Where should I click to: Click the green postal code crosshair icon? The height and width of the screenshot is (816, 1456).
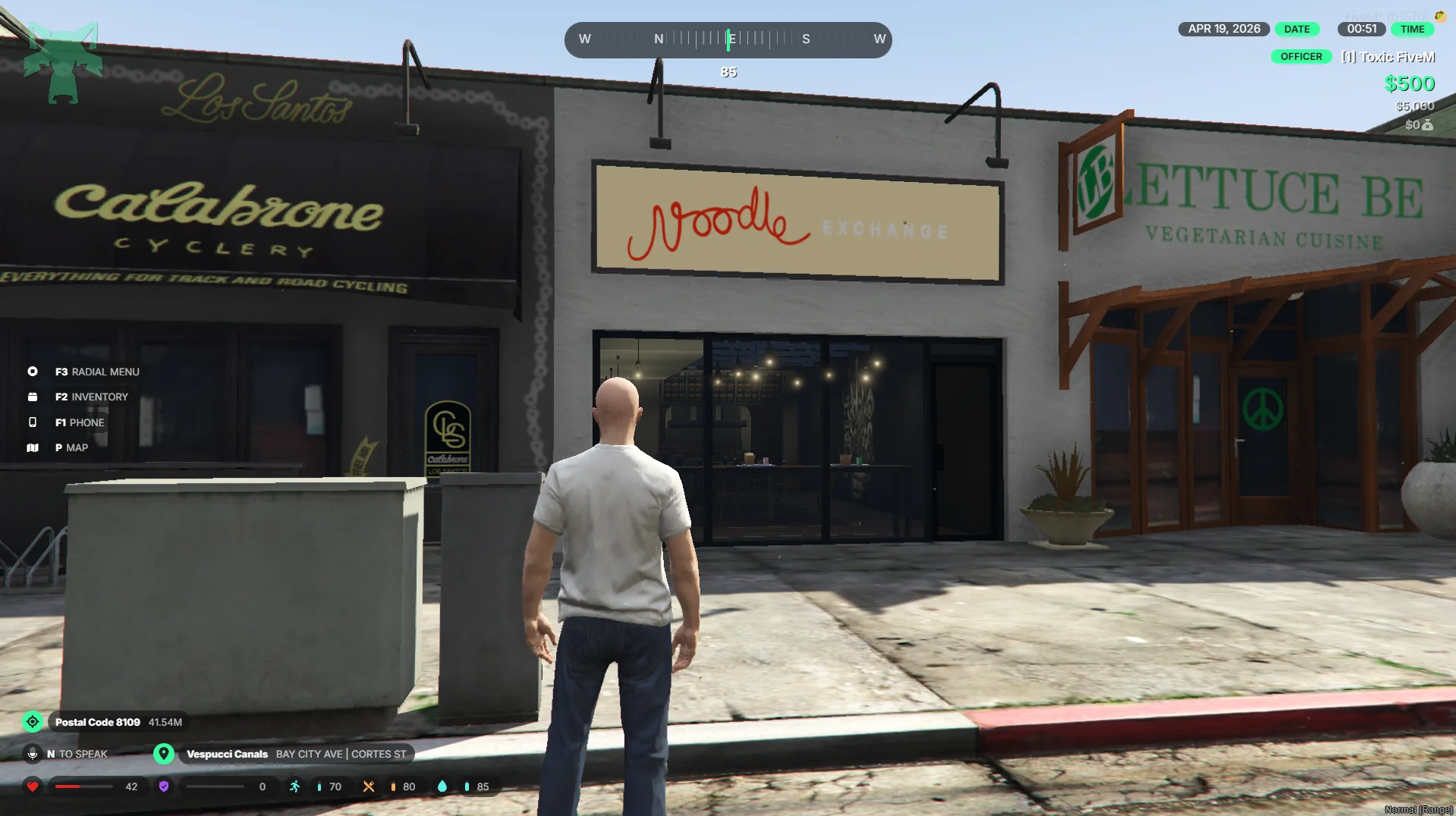tap(33, 722)
